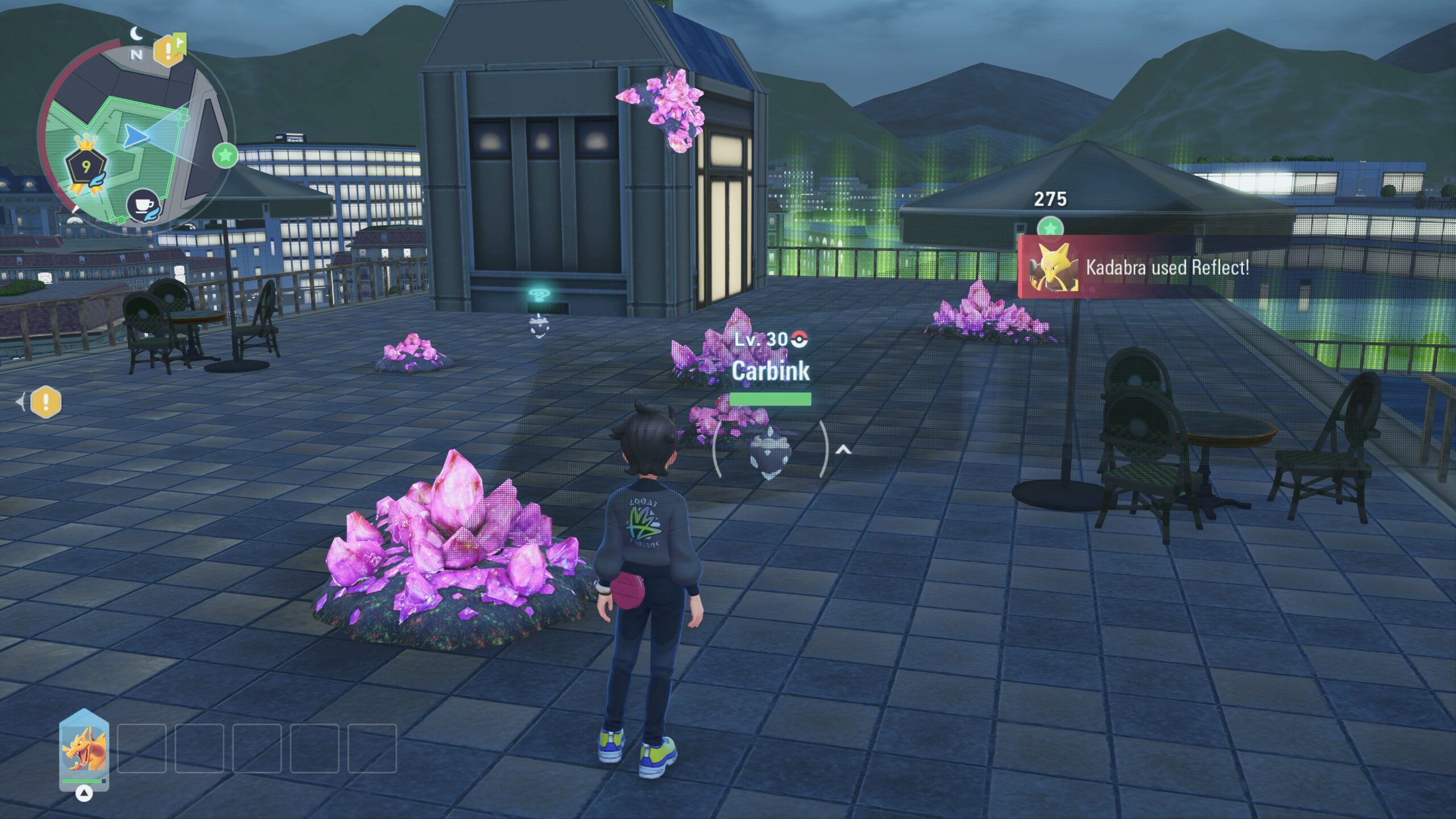Select the café cup marker on minimap

point(142,205)
